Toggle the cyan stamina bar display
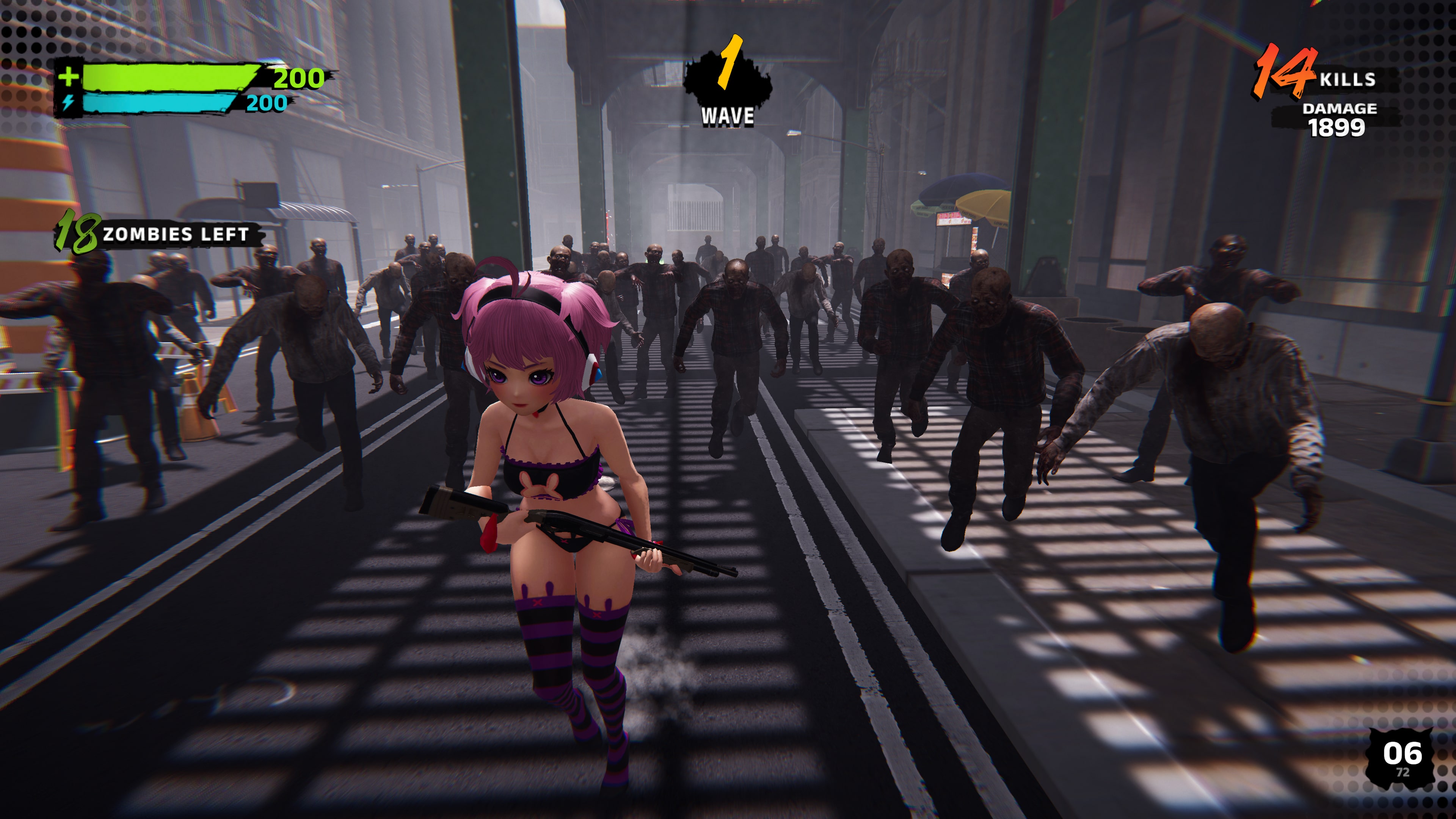 point(158,104)
